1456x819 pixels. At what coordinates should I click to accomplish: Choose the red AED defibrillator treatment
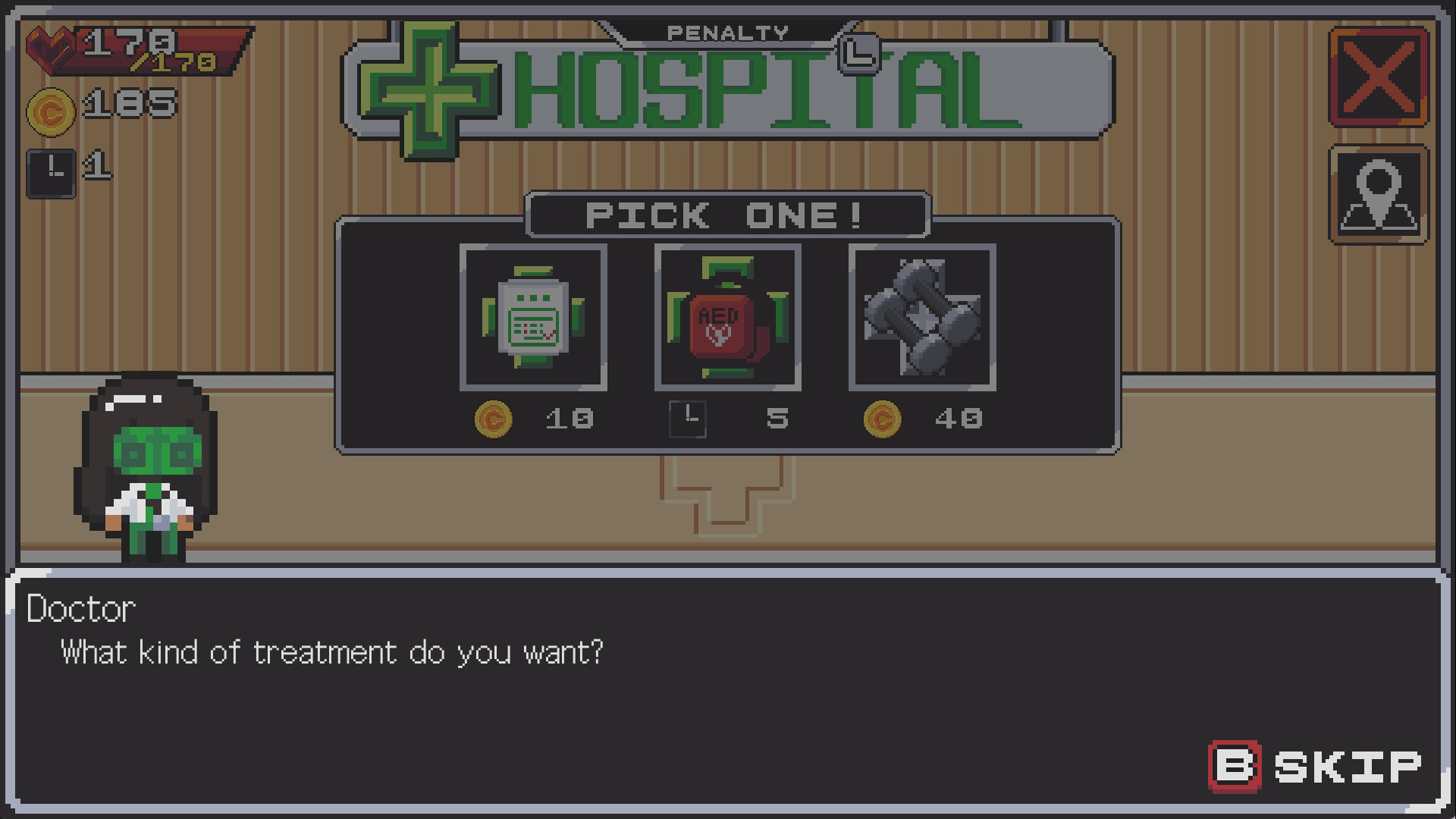727,318
